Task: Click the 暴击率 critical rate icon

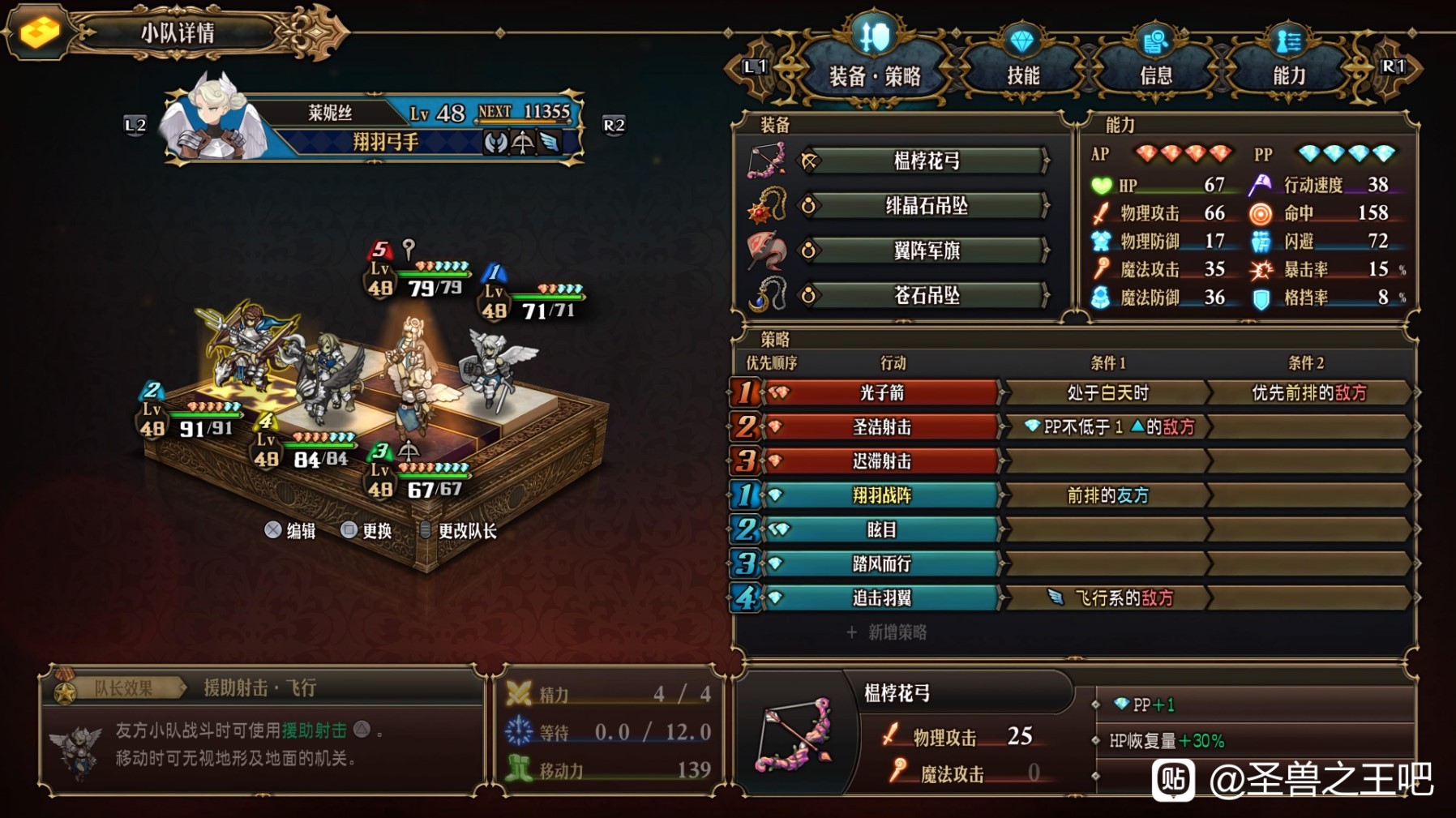Action: tap(1262, 269)
